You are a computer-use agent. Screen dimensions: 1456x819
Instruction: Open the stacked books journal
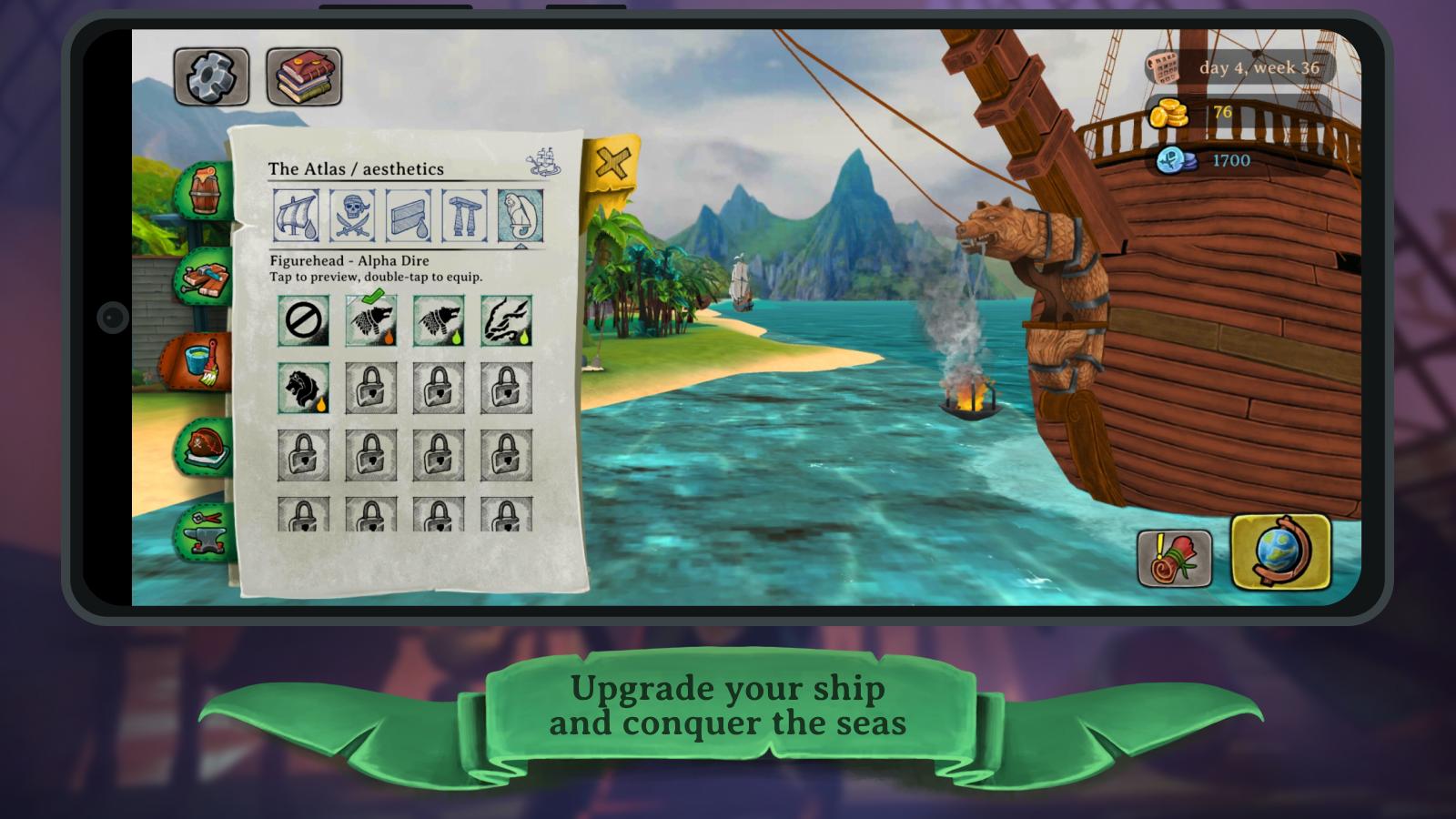(304, 76)
